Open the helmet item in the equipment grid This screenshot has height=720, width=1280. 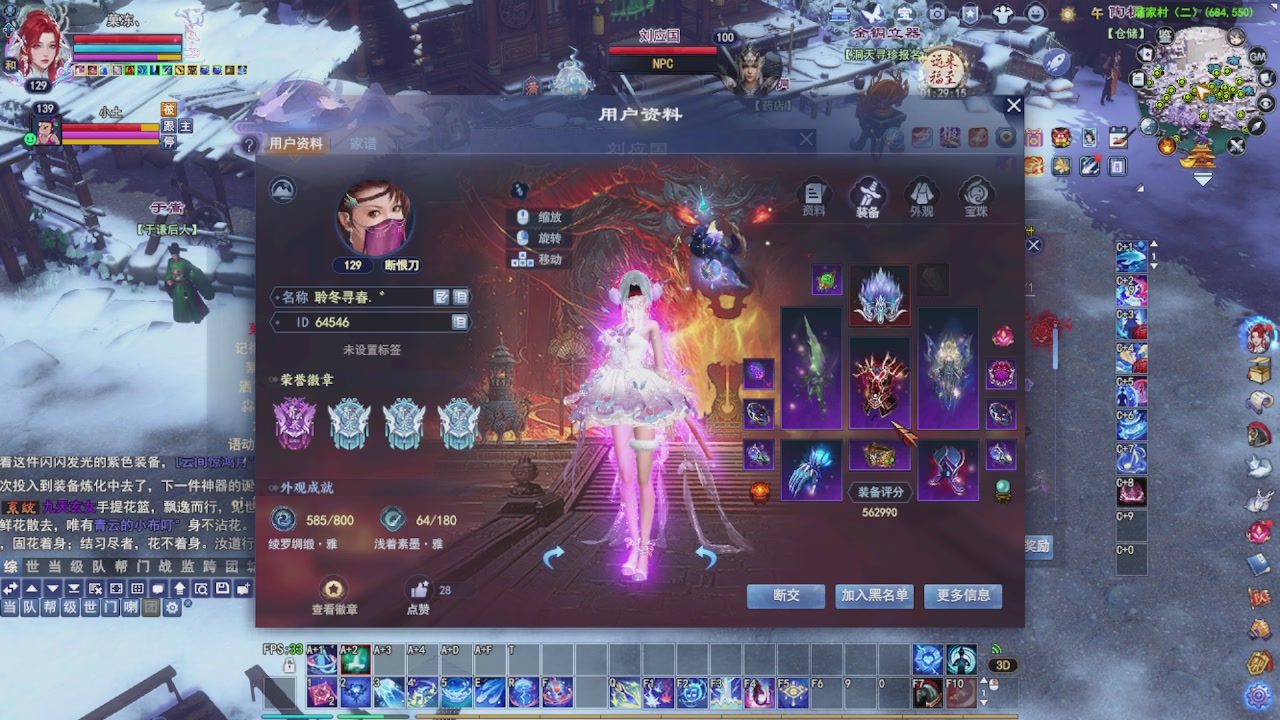[x=880, y=295]
